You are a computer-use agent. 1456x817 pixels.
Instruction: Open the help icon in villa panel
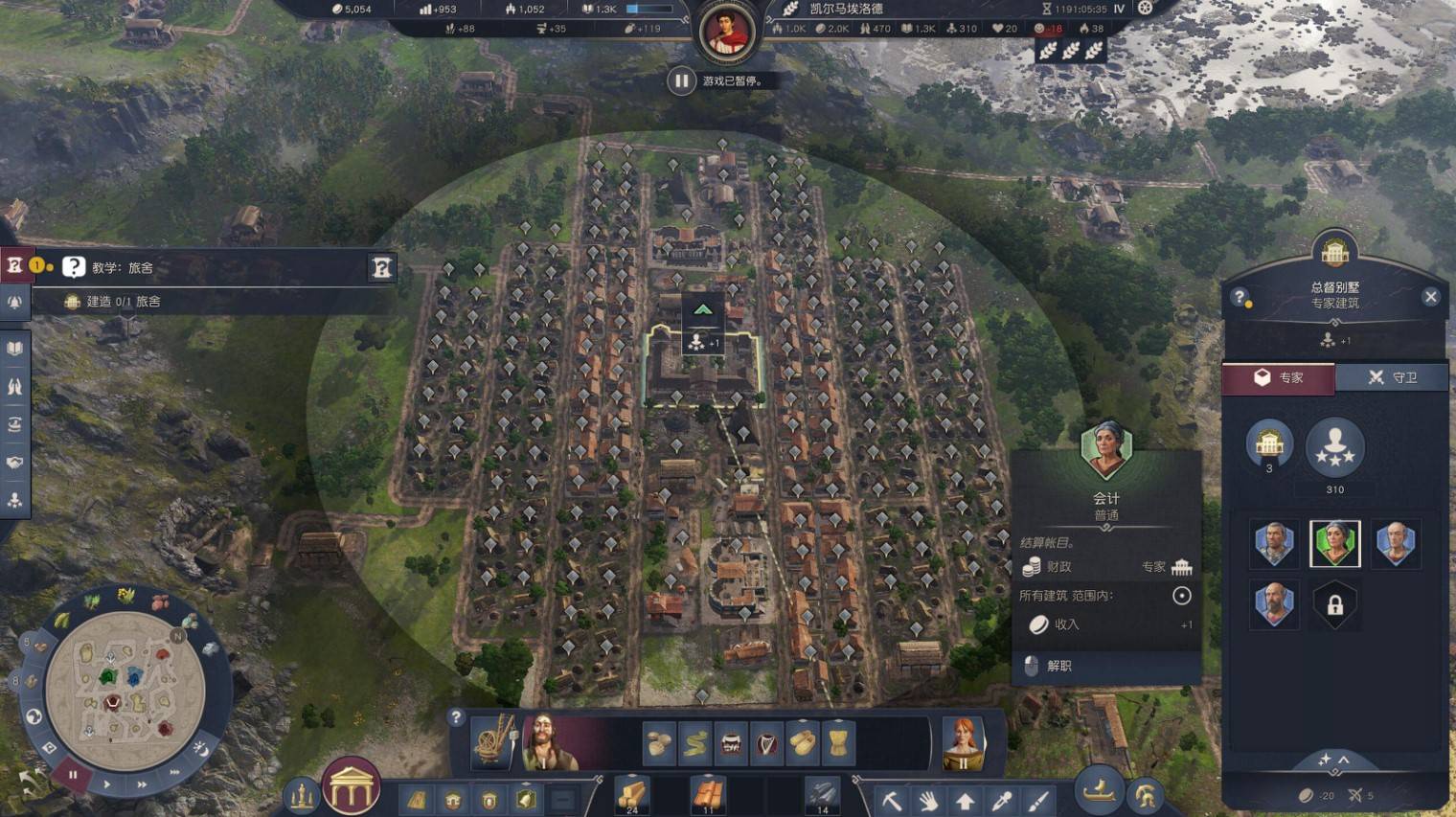point(1240,297)
